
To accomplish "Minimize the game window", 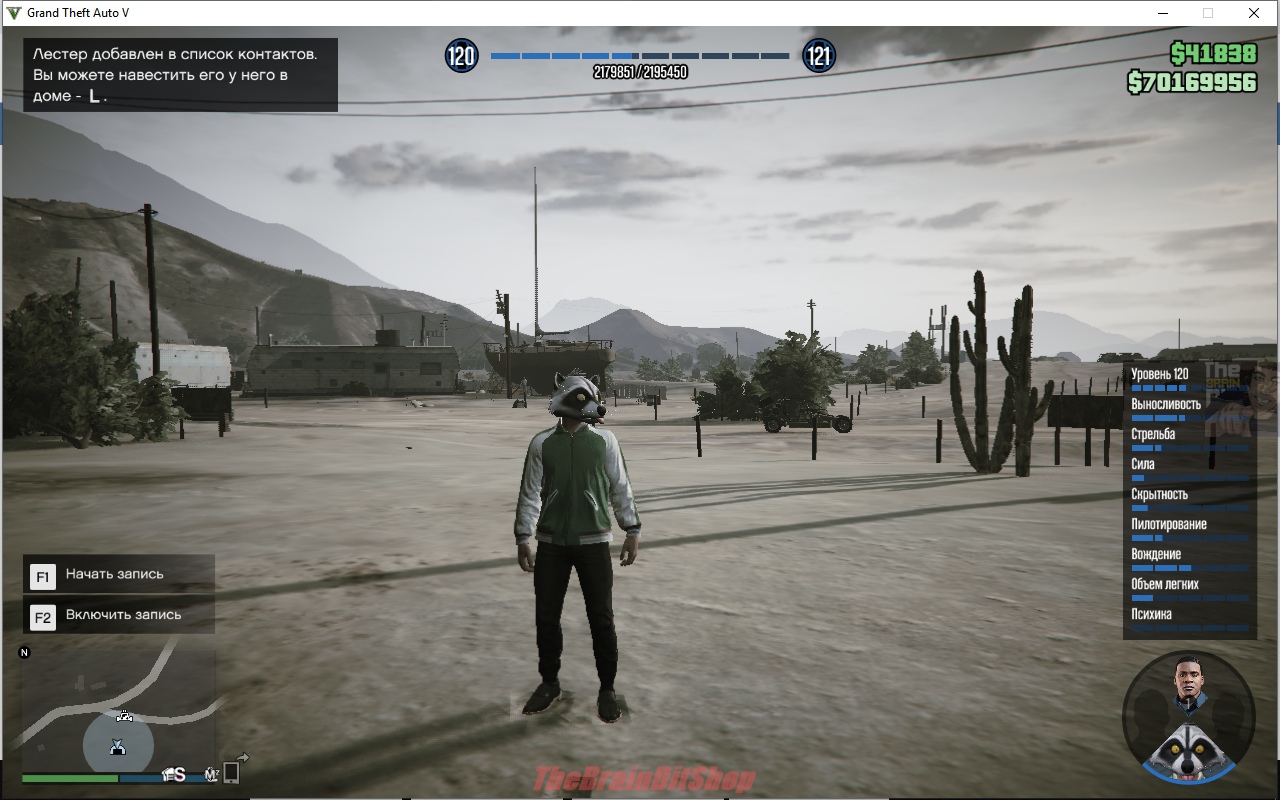I will pyautogui.click(x=1162, y=13).
